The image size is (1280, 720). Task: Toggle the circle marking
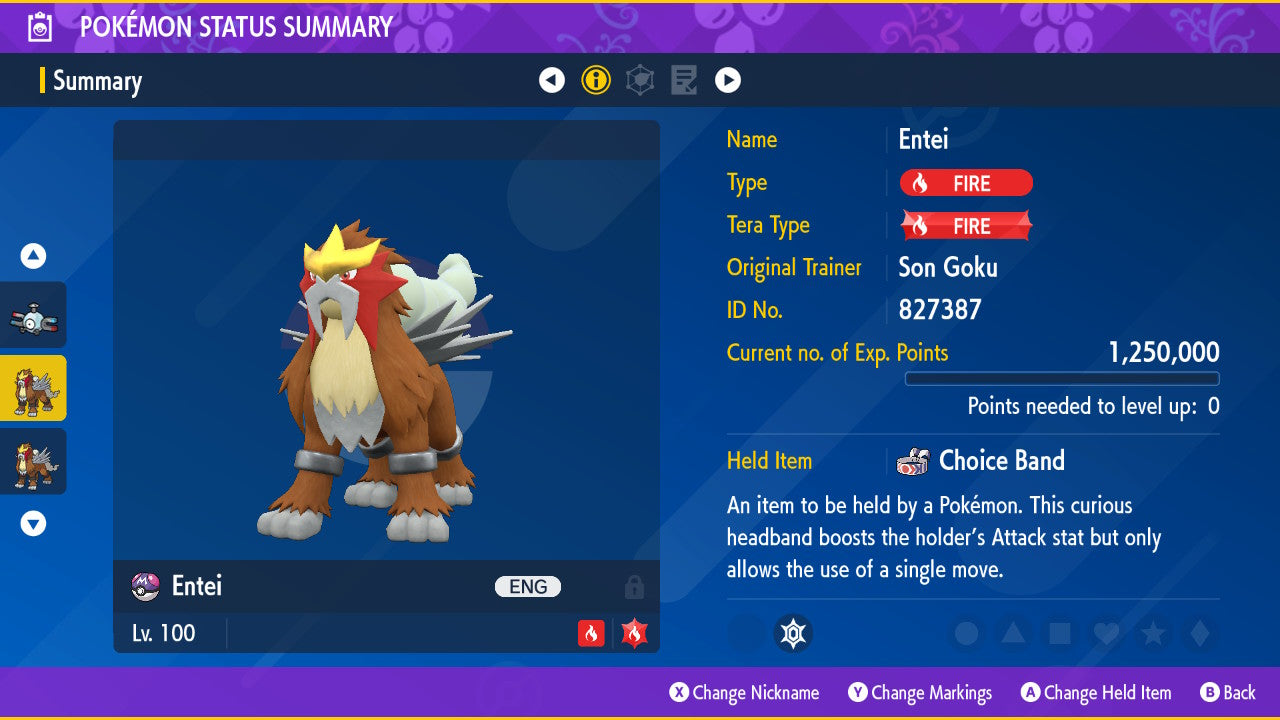point(966,633)
